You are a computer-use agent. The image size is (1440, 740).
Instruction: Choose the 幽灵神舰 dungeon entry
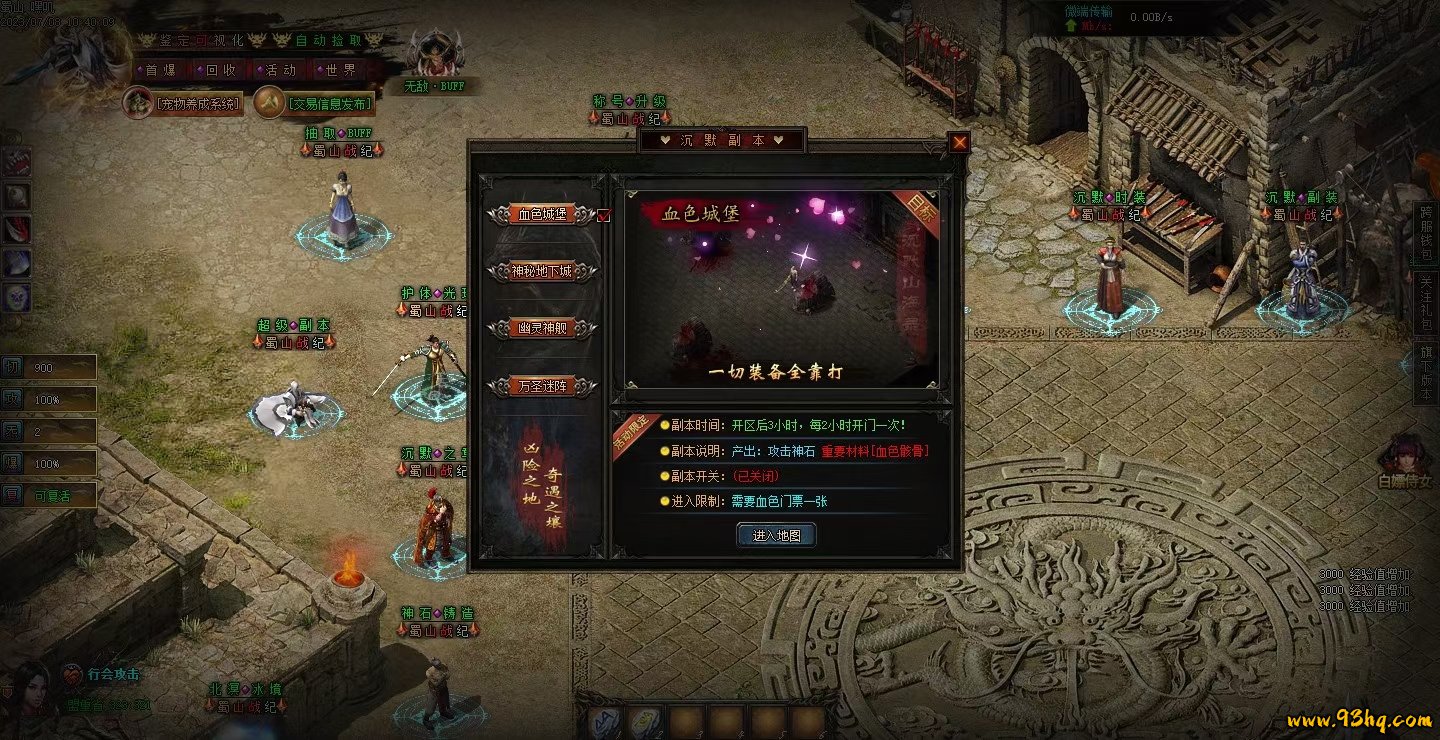coord(543,328)
